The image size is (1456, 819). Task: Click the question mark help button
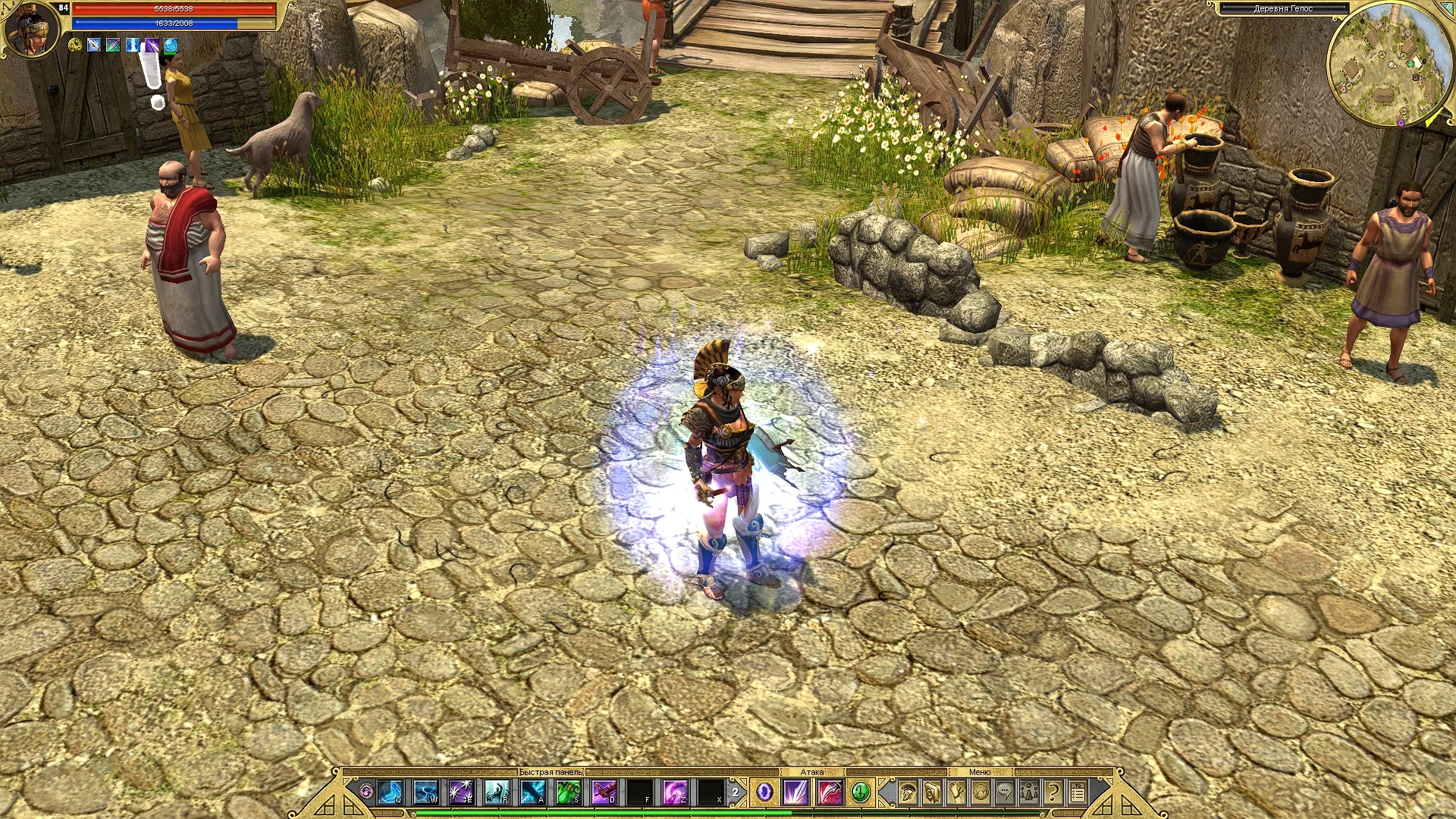1053,790
